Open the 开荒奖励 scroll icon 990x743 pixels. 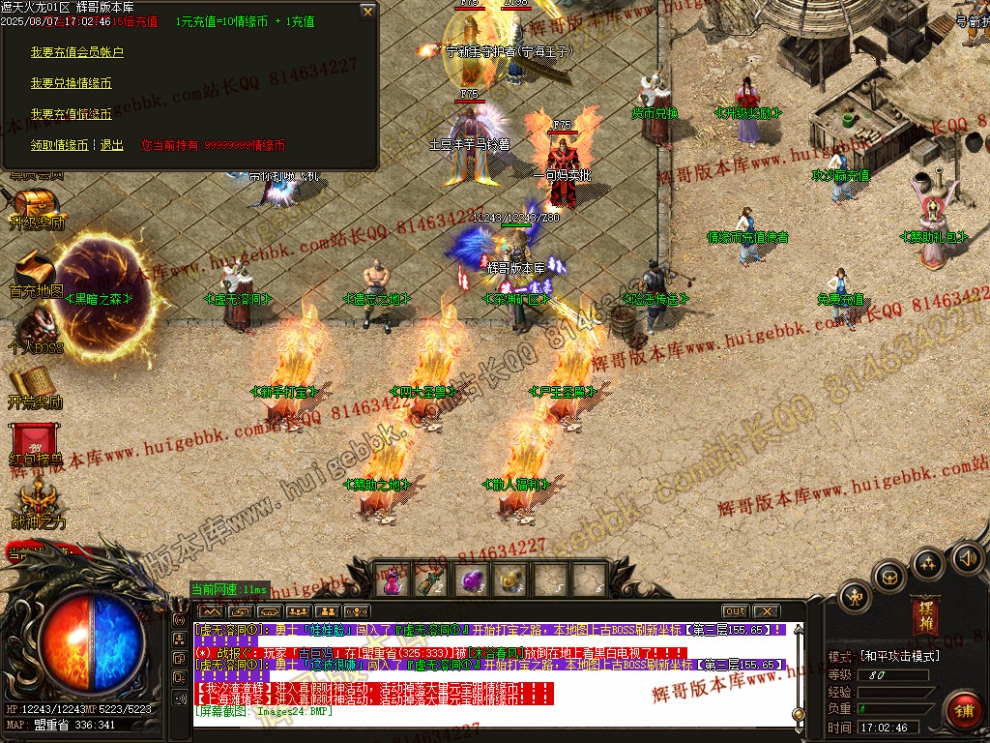coord(35,383)
